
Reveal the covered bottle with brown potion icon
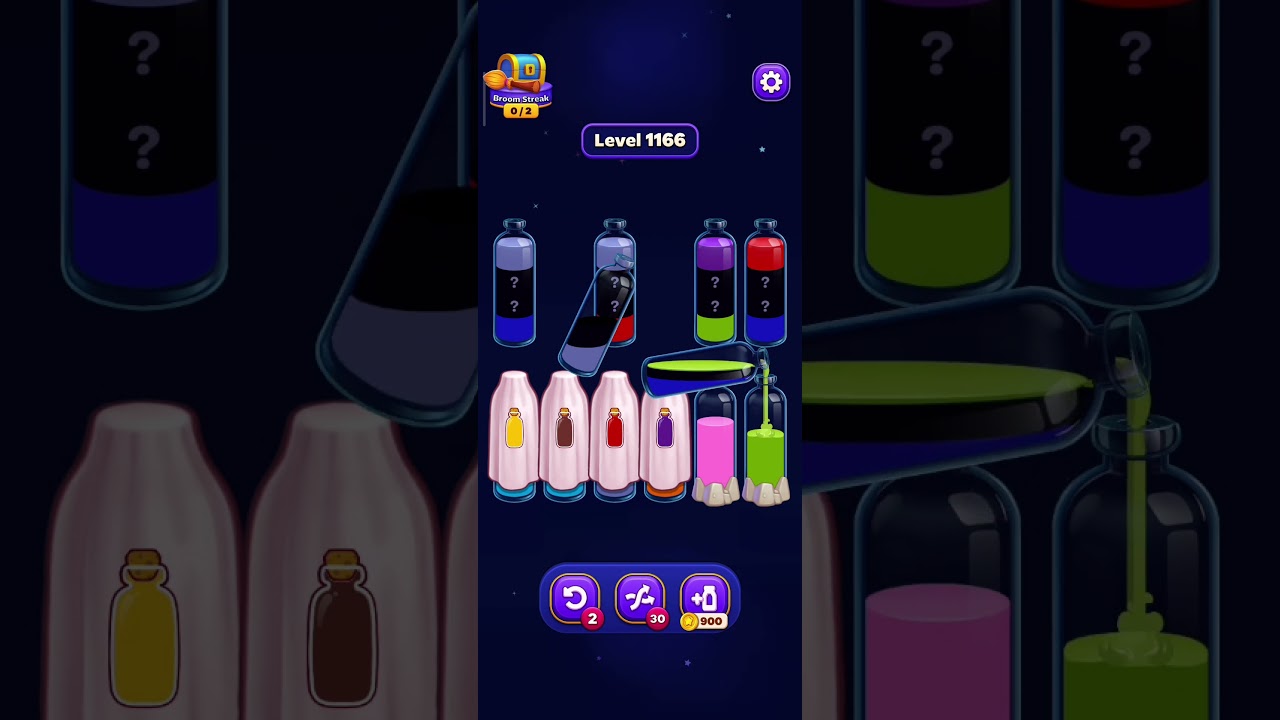pos(564,430)
